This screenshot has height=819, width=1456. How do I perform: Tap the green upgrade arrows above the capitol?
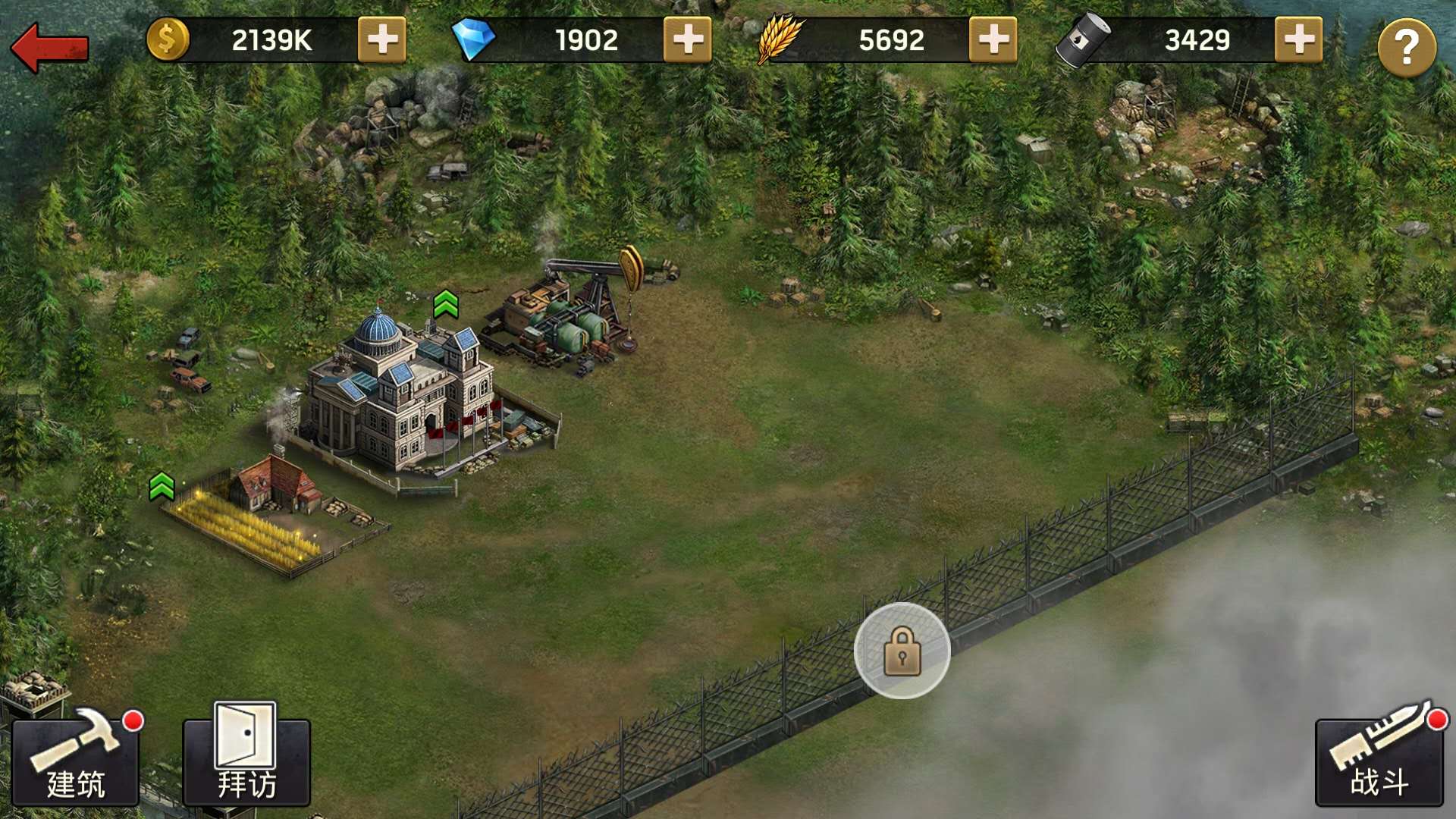point(446,305)
